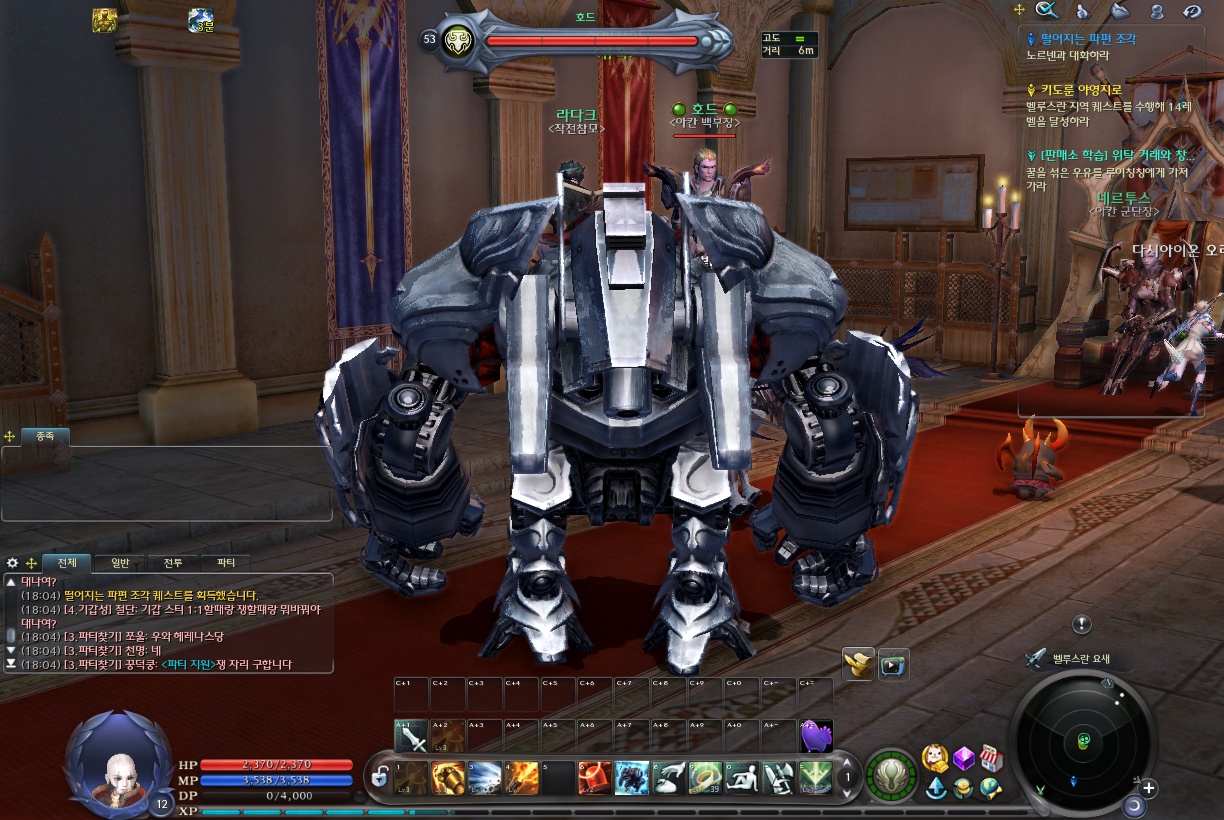Open the 전투 chat tab
Screen dimensions: 1224x820
173,563
